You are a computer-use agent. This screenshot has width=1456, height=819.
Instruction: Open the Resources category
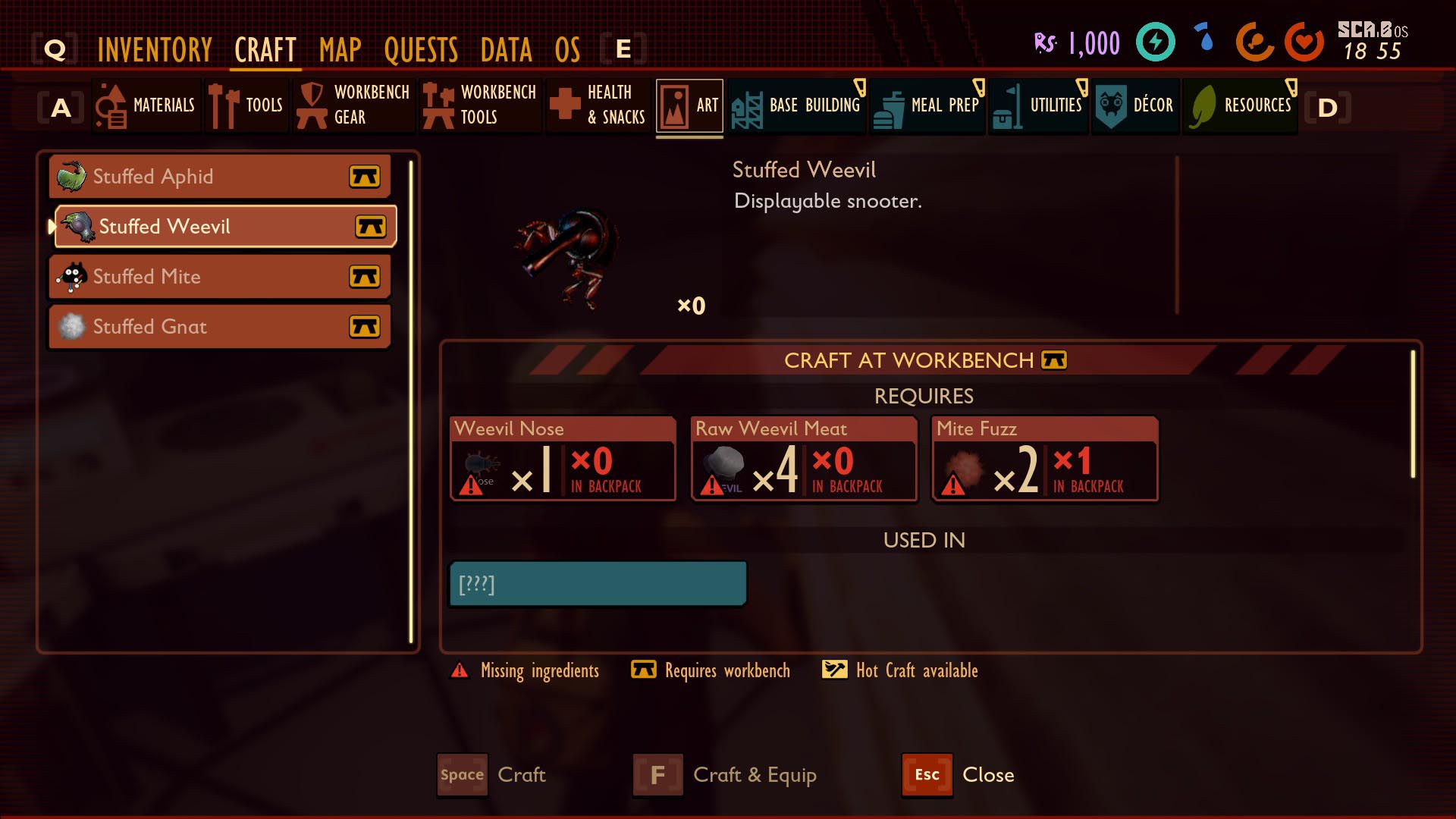coord(1240,105)
